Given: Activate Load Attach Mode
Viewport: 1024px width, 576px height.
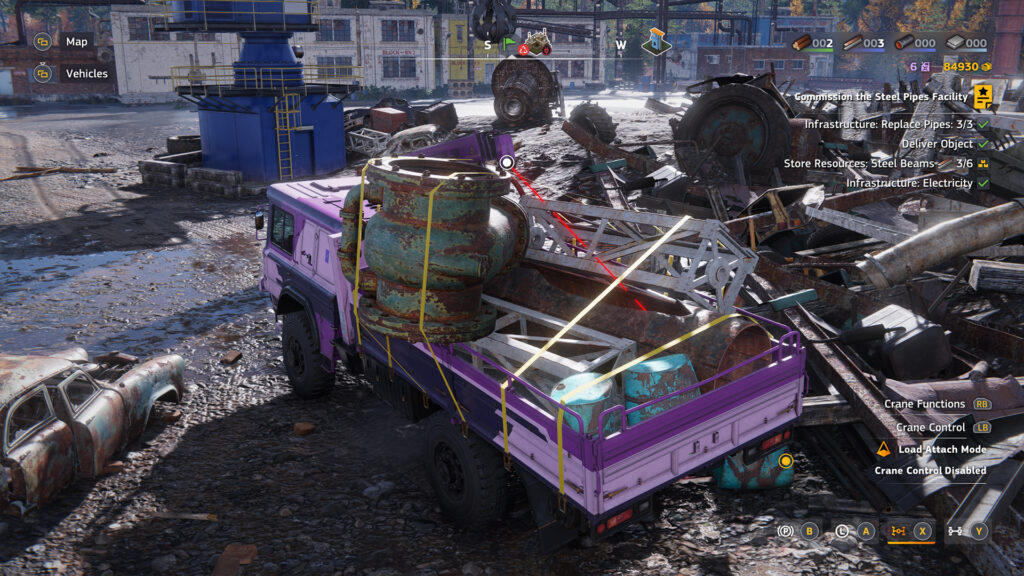Looking at the screenshot, I should click(940, 449).
